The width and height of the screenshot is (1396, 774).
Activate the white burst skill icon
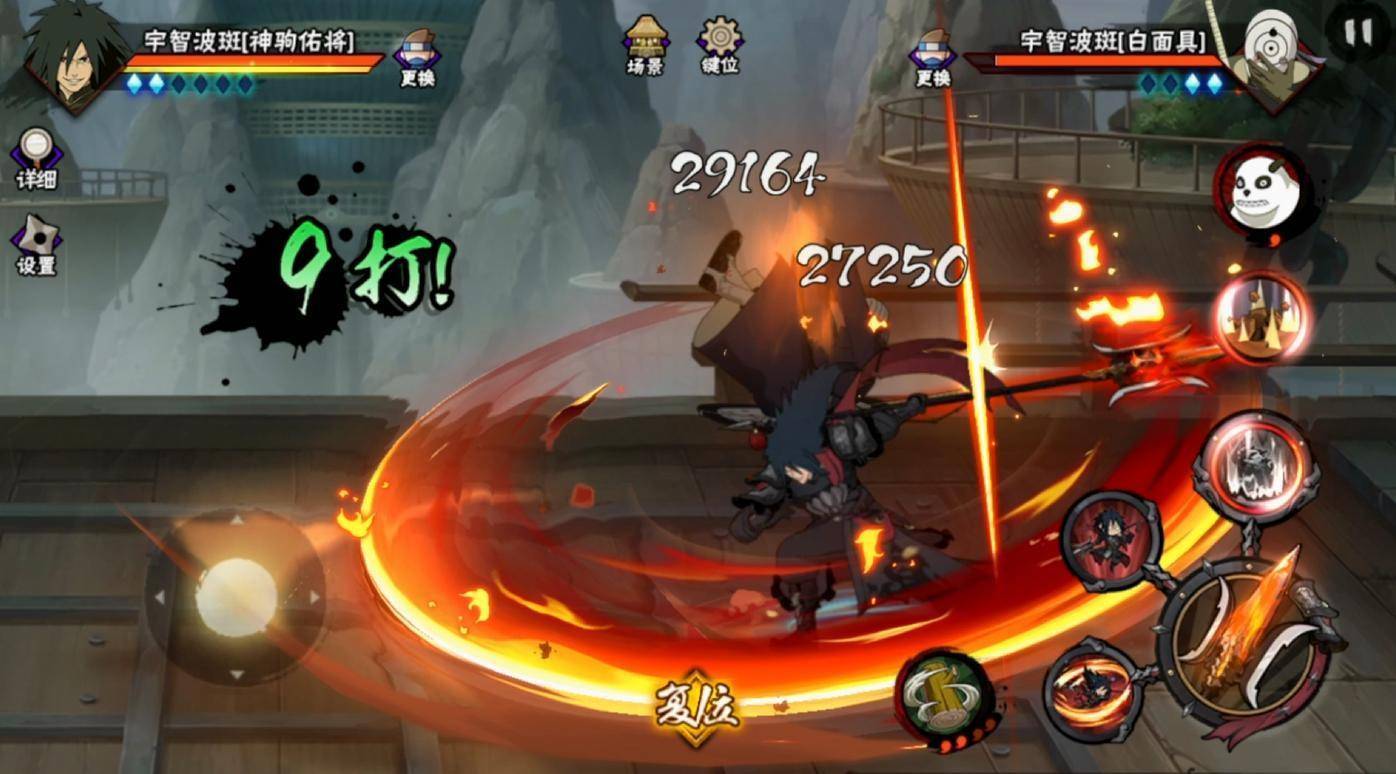point(1255,466)
